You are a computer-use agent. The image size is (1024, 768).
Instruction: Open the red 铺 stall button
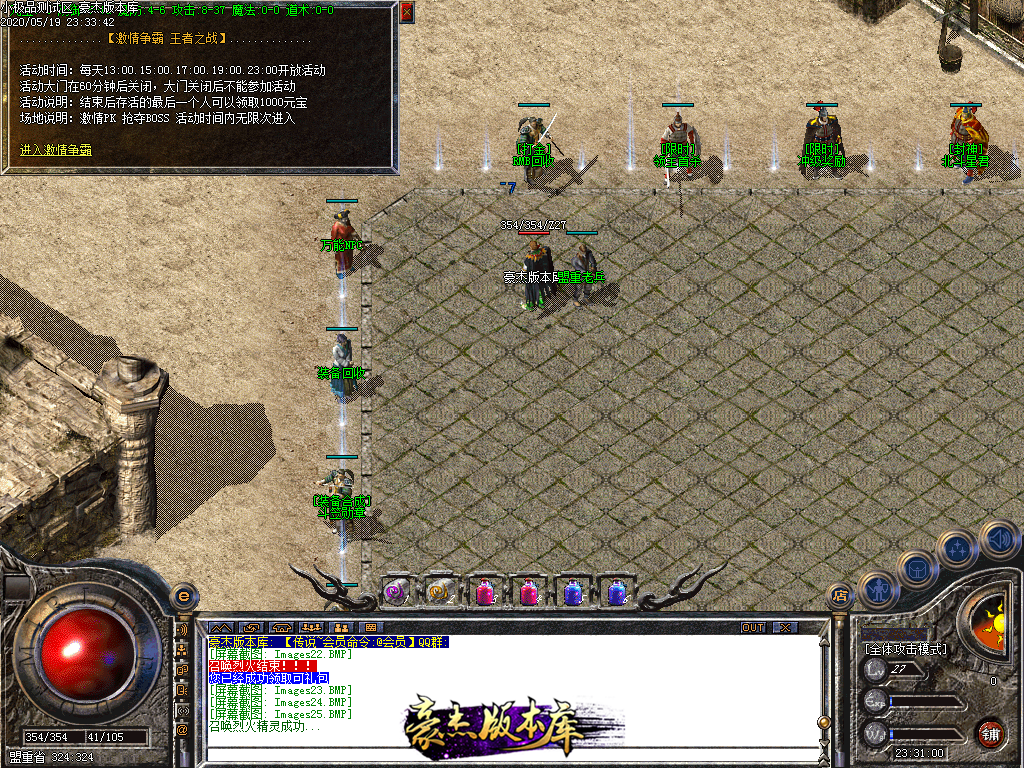tap(990, 732)
